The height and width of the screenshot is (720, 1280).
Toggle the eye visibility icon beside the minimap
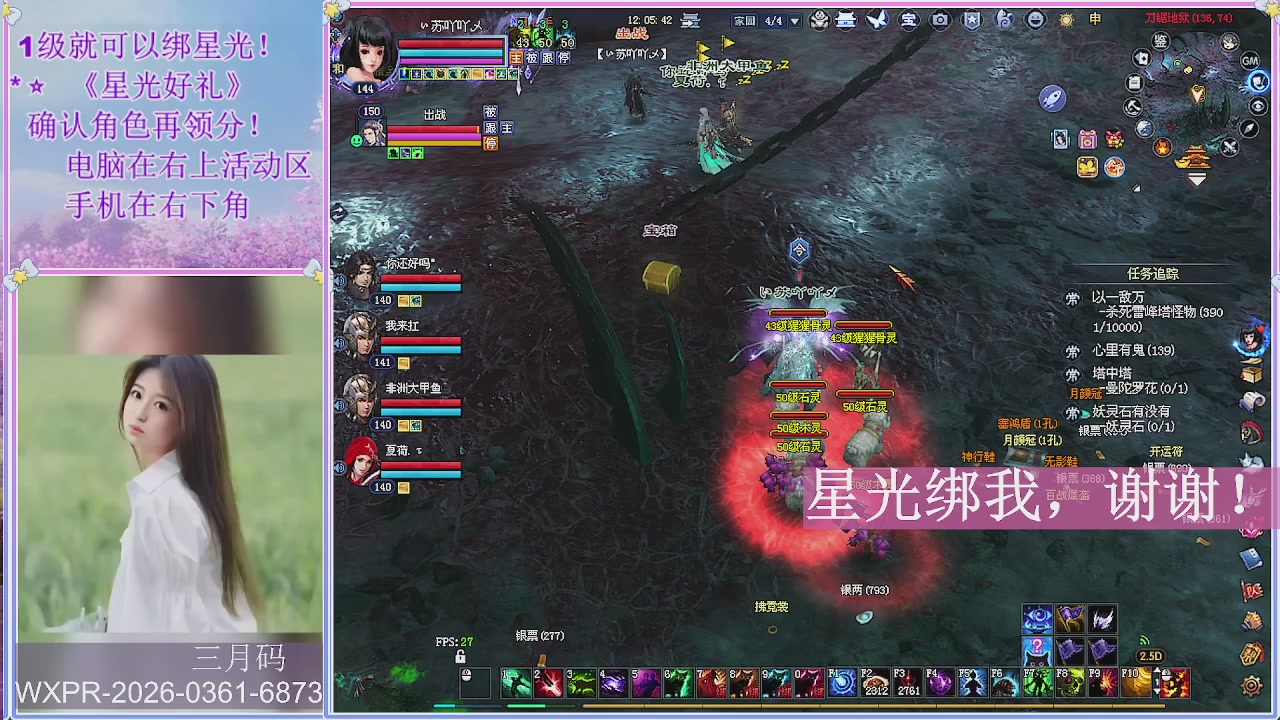click(x=1258, y=106)
